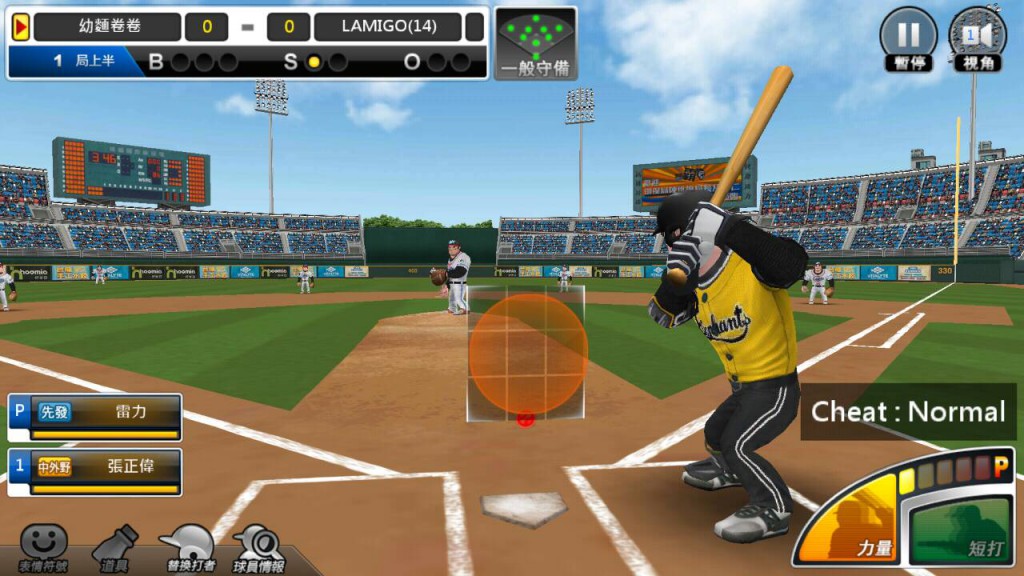Open the 道具 items menu

tap(115, 548)
